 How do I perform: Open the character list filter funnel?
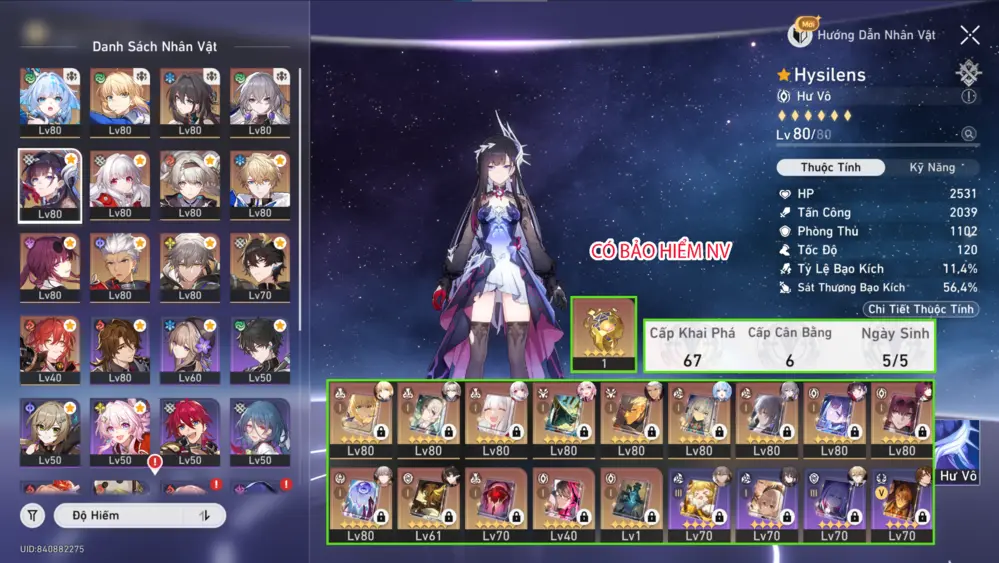32,515
